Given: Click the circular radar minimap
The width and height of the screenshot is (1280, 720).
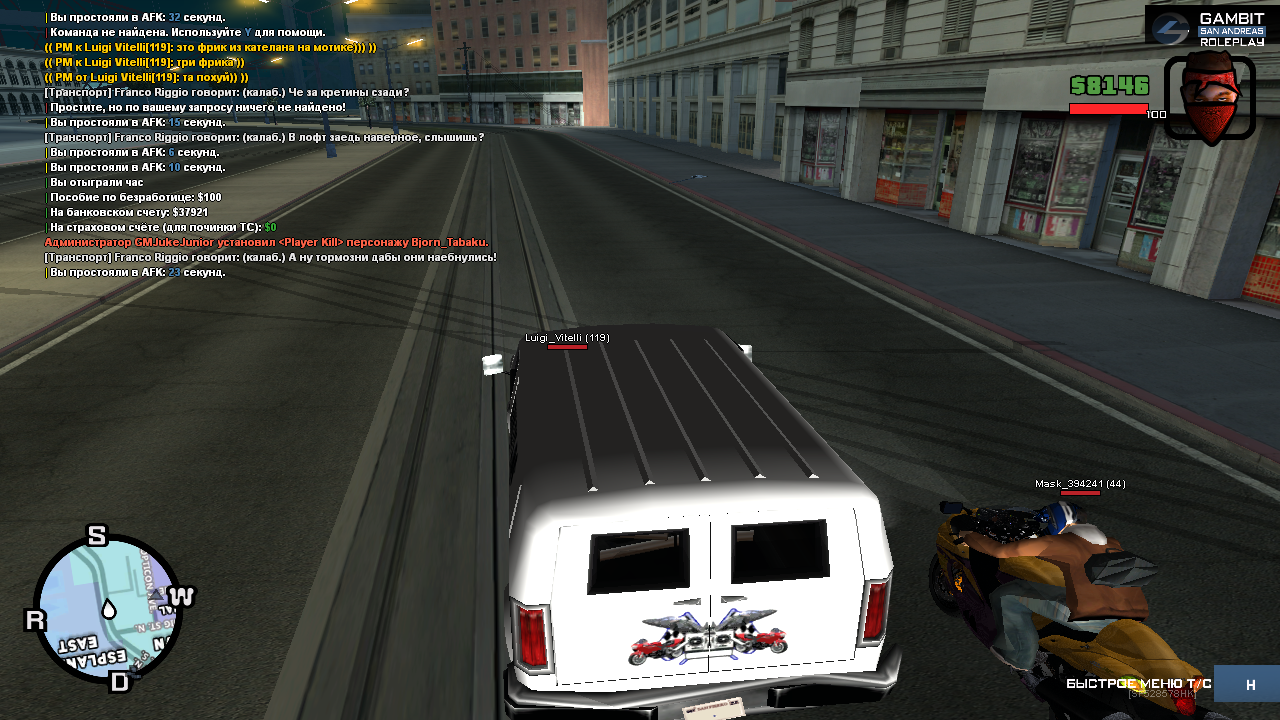Looking at the screenshot, I should click(107, 609).
